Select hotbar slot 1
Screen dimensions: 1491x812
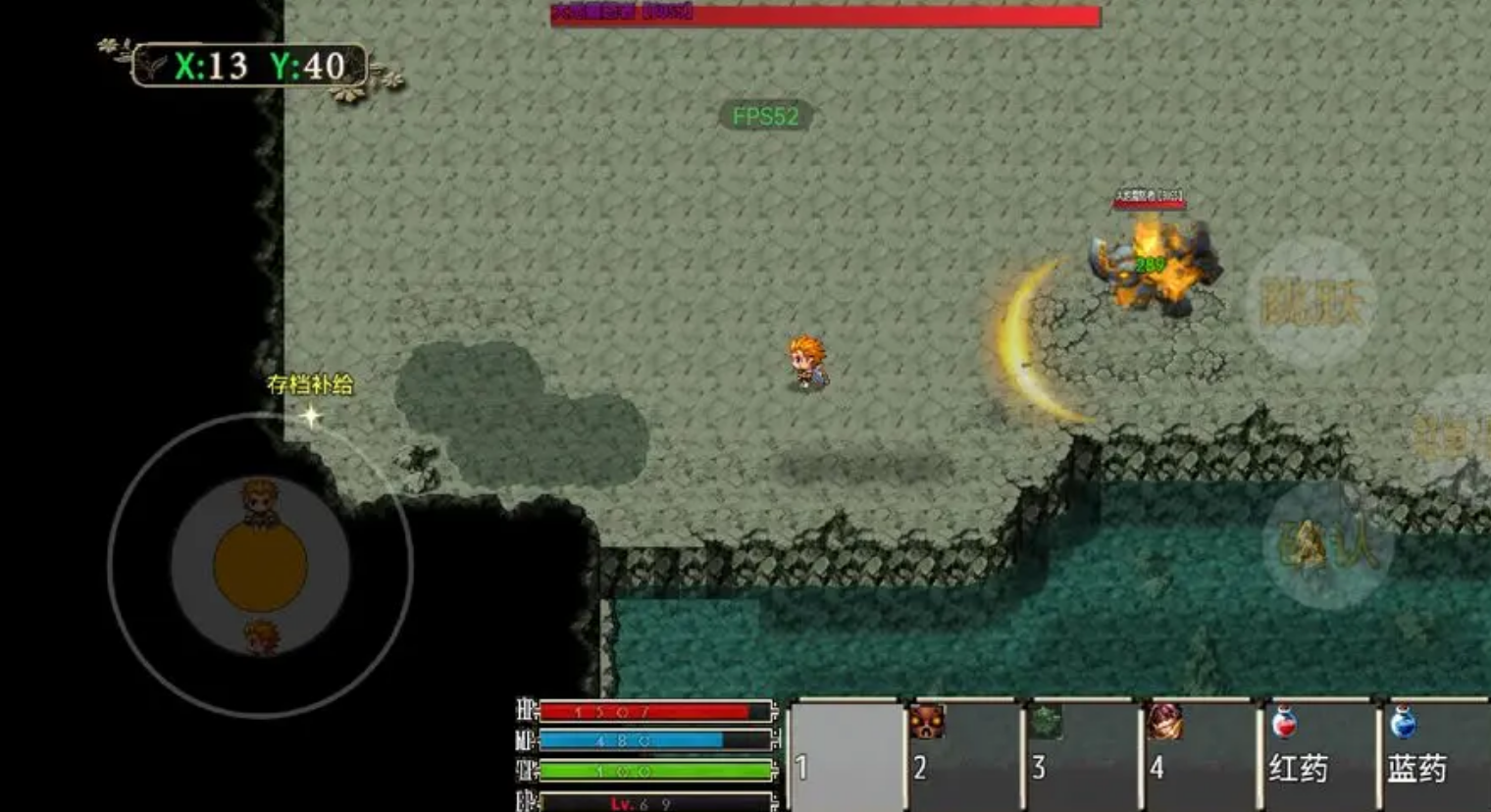pyautogui.click(x=846, y=755)
